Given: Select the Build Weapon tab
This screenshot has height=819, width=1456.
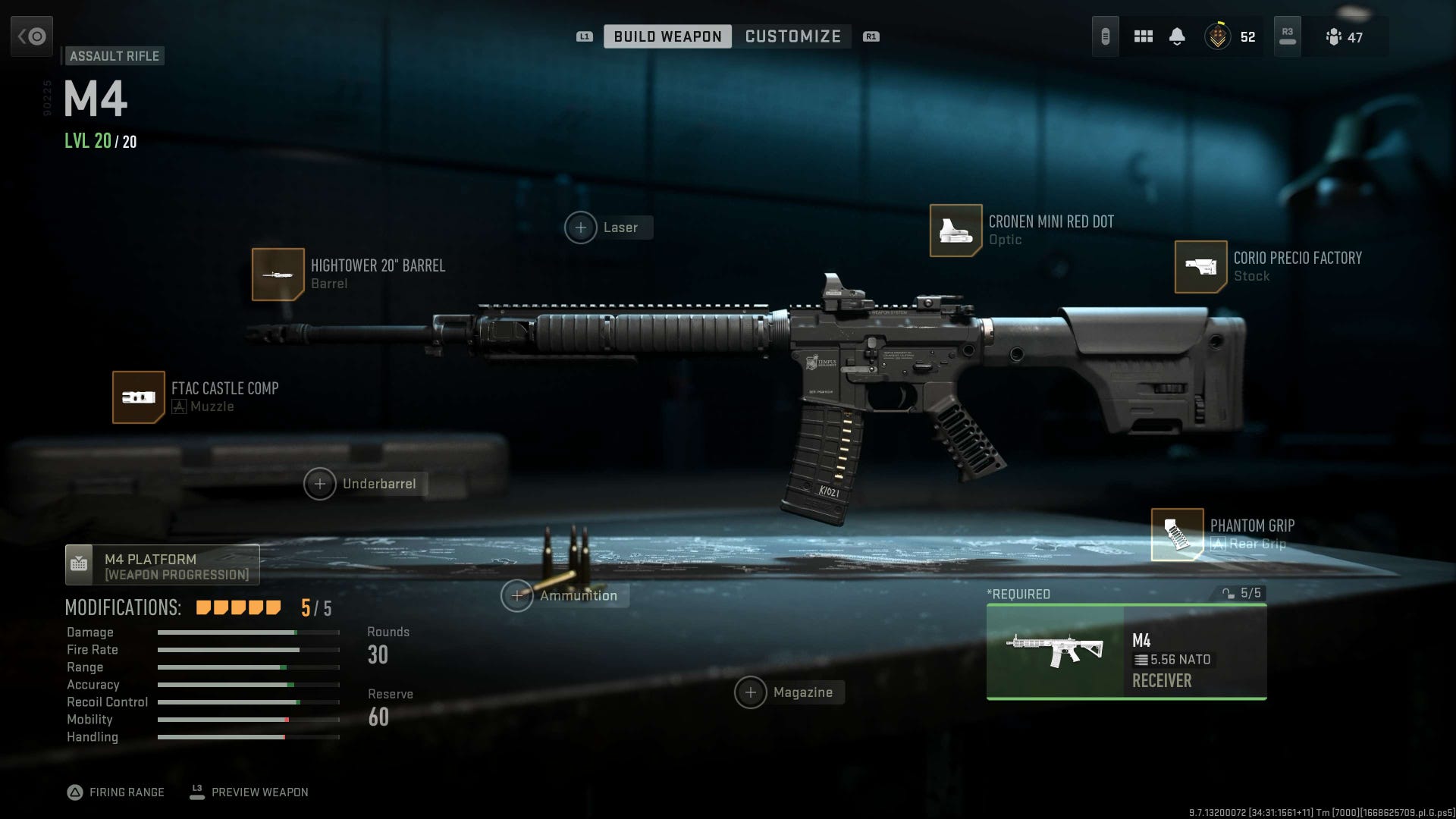Looking at the screenshot, I should click(667, 36).
